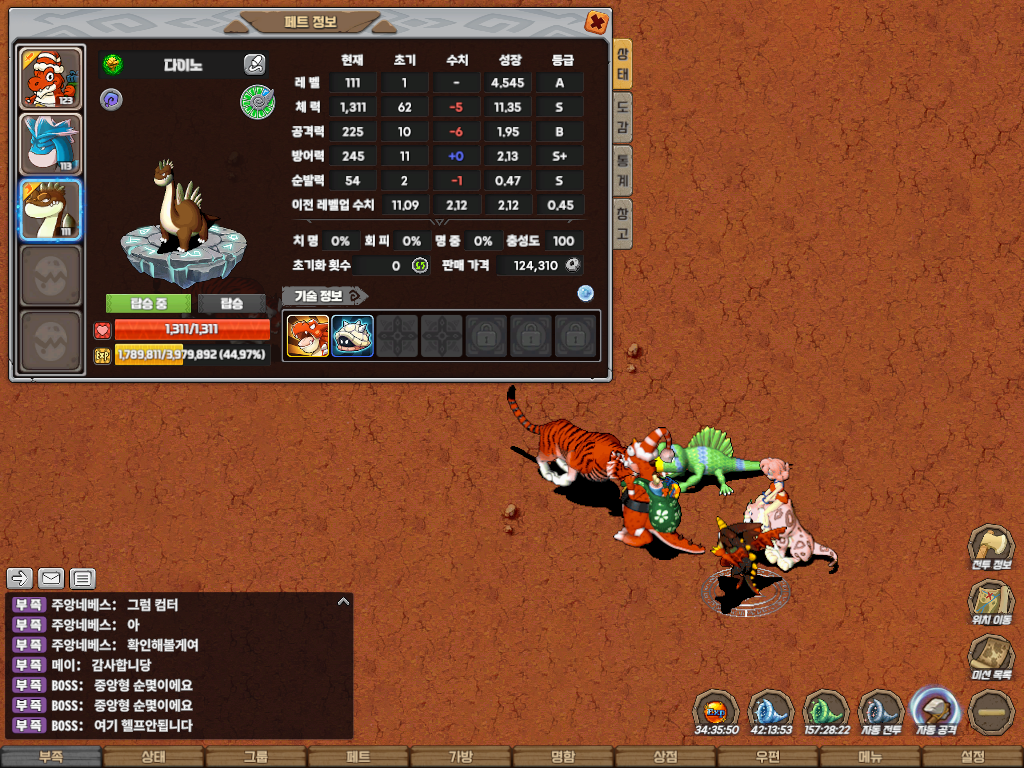Open the 설정 bottom menu
The width and height of the screenshot is (1024, 768).
tap(972, 757)
